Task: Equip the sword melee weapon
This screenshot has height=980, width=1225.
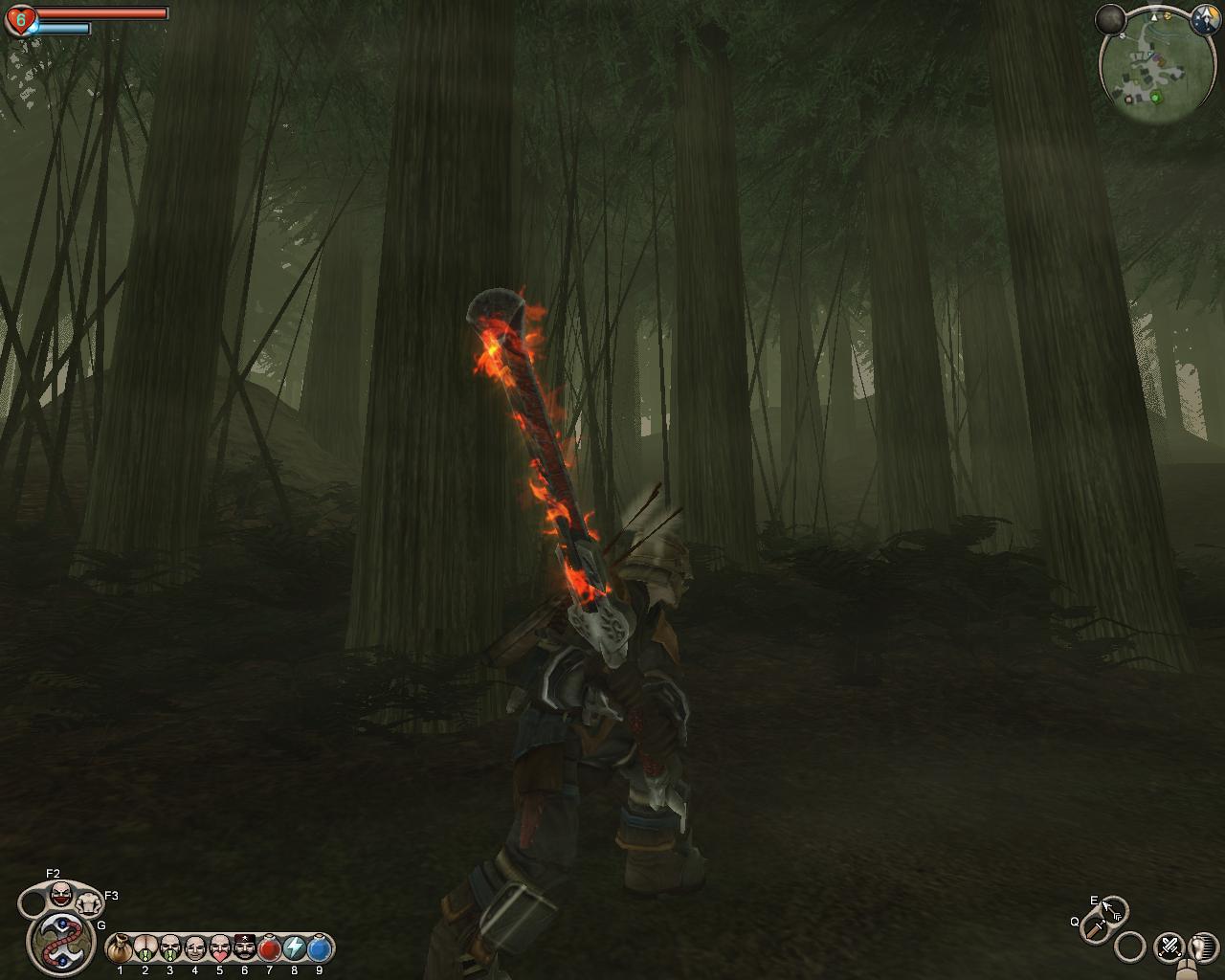Action: 1094,927
